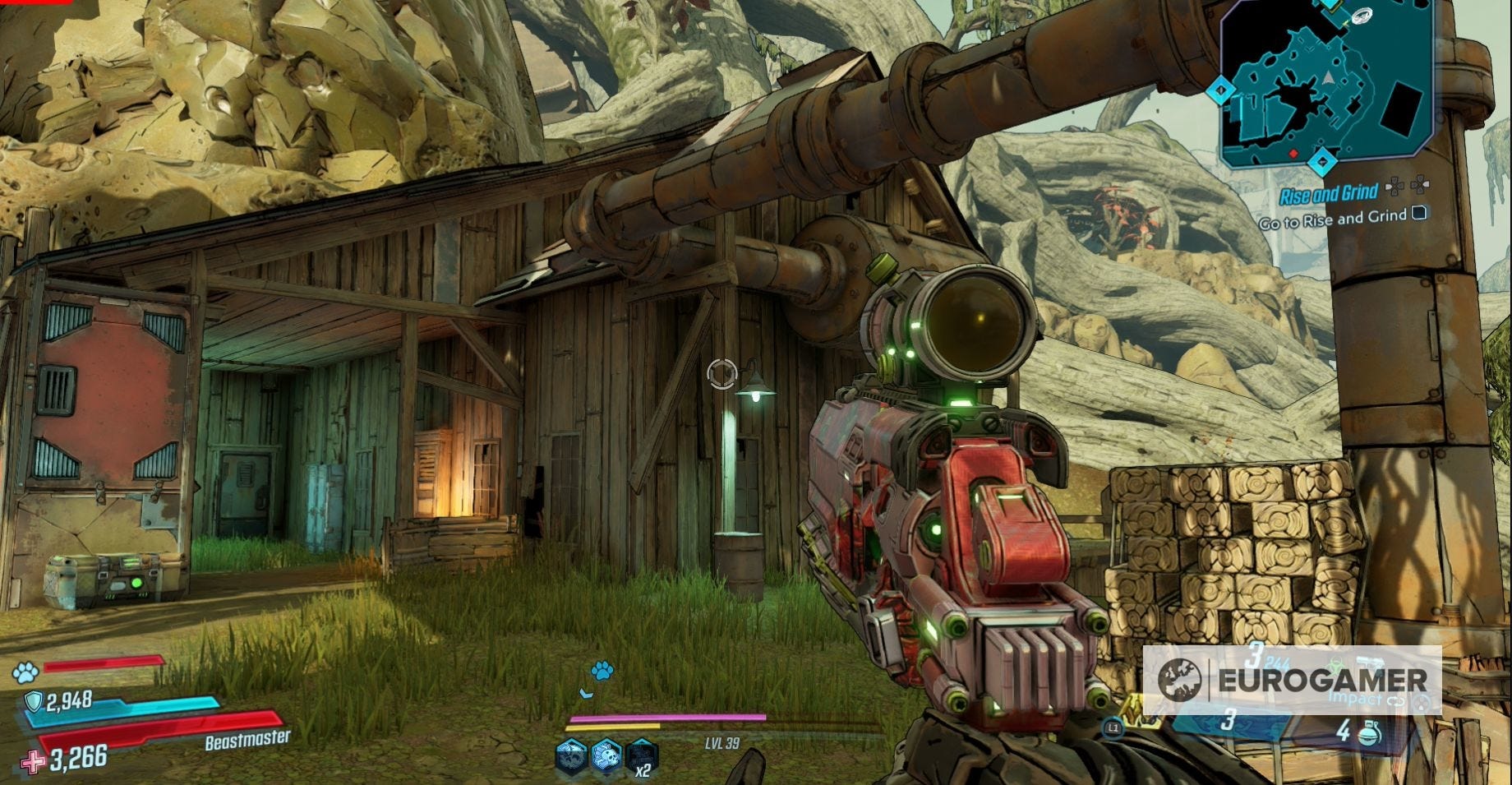This screenshot has height=785, width=1512.
Task: Click the L1 button prompt icon
Action: tap(1113, 727)
